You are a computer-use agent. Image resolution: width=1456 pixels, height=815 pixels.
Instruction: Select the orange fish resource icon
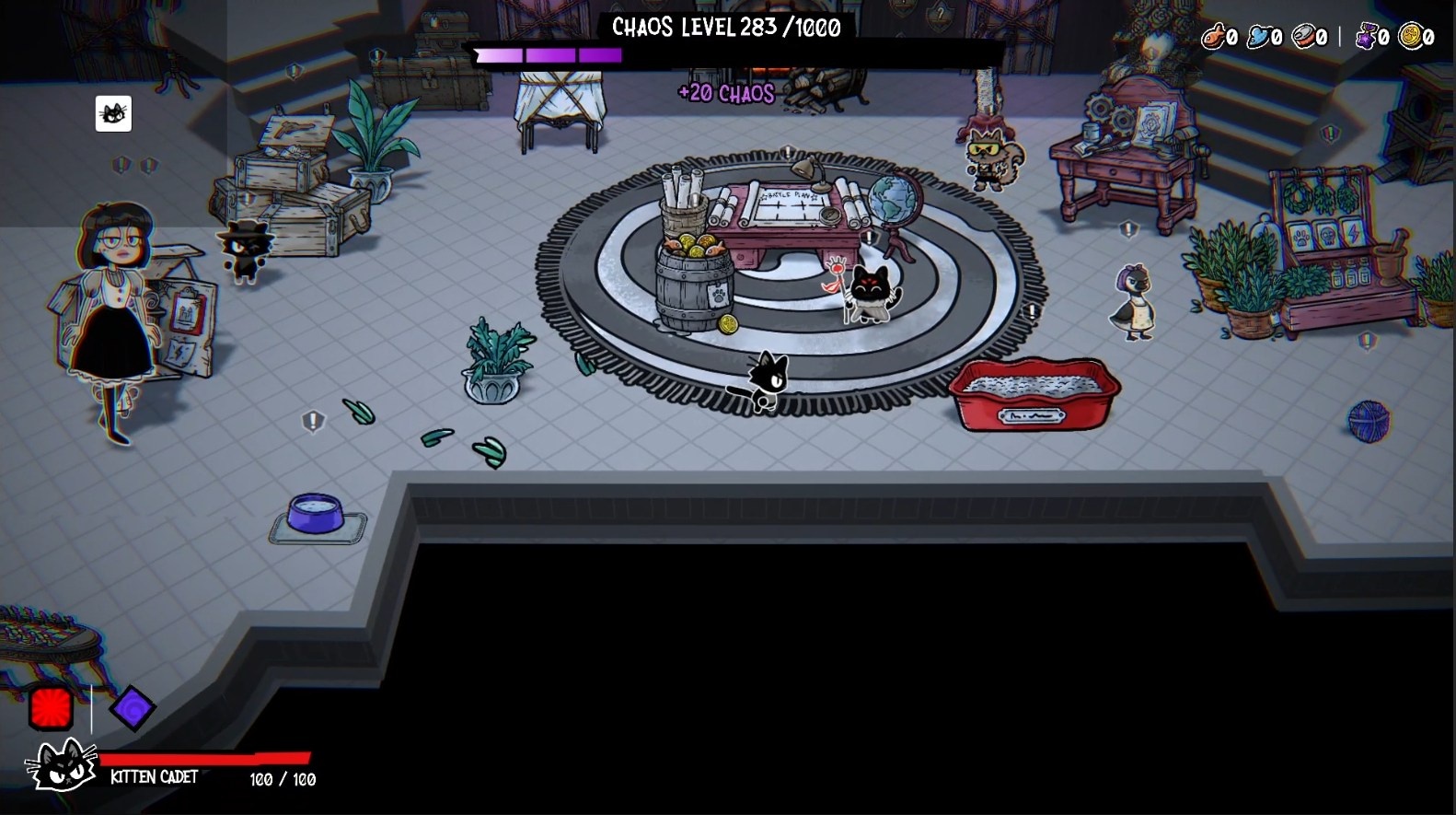[x=1214, y=36]
